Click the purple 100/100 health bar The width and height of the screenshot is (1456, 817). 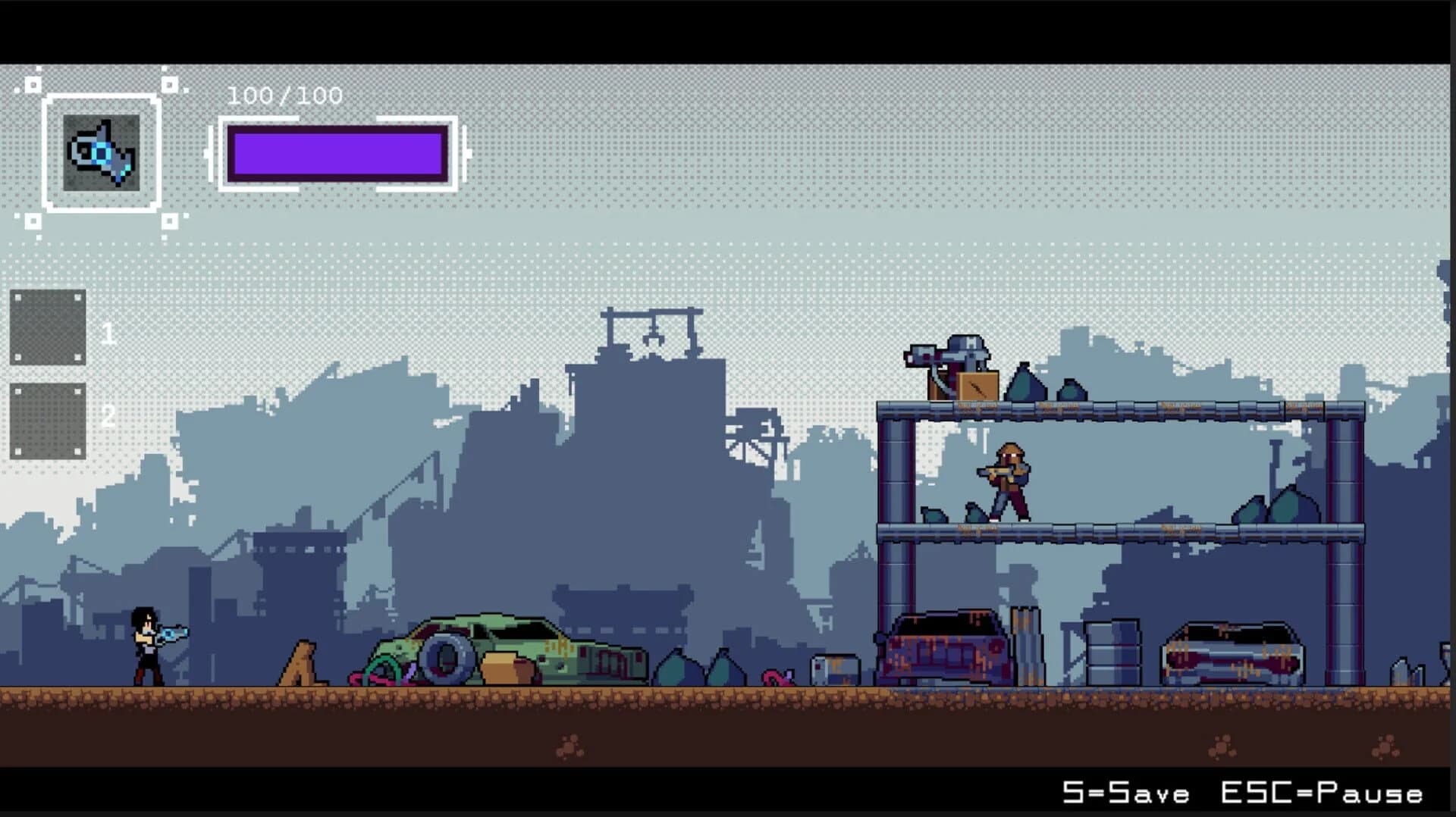[337, 152]
